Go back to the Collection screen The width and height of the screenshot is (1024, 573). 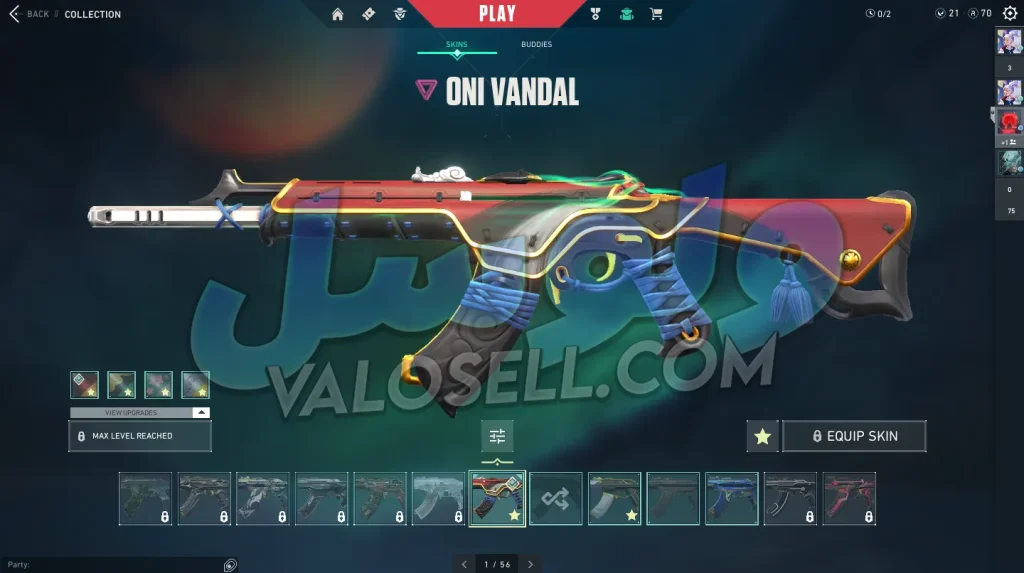pyautogui.click(x=36, y=14)
